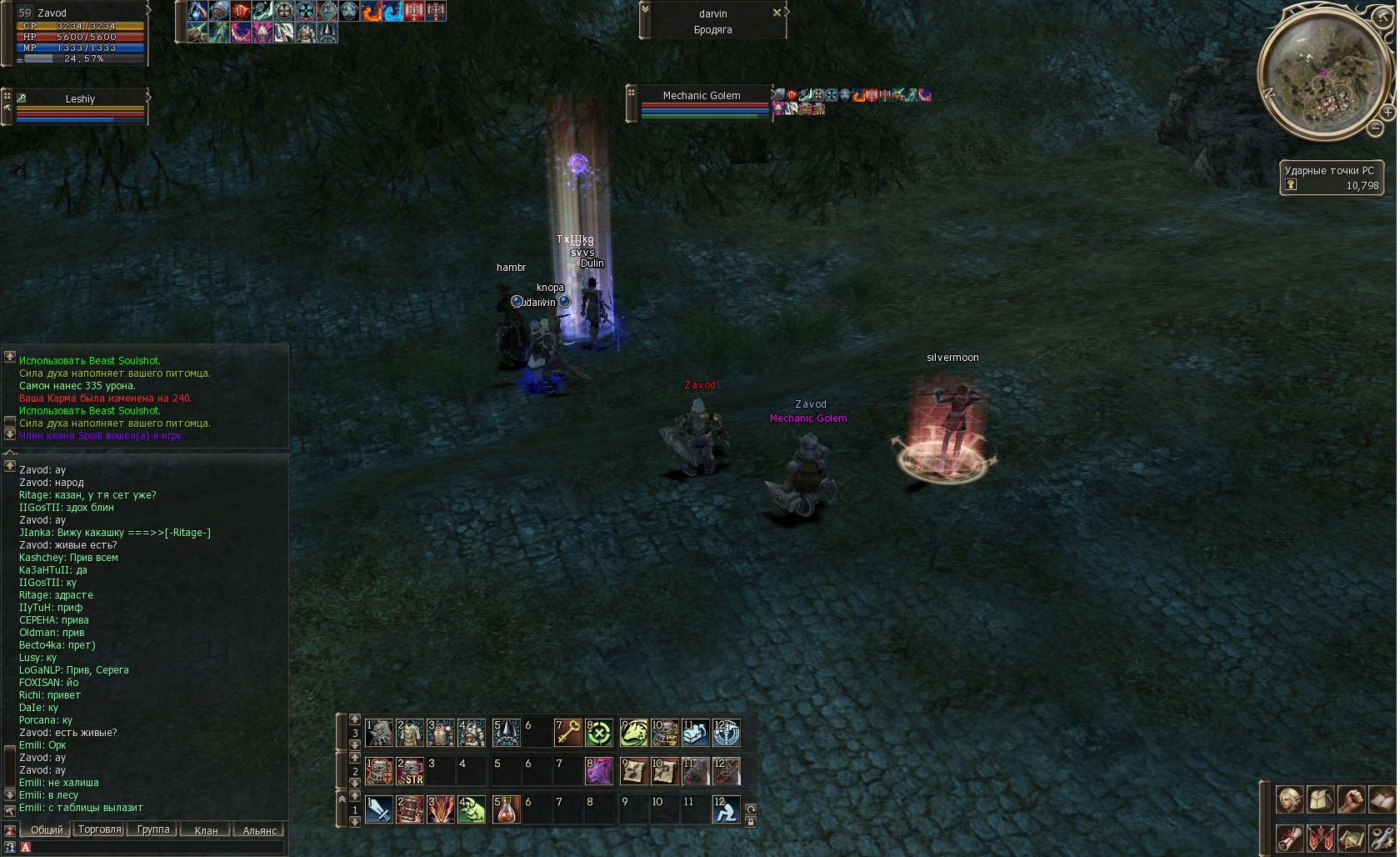Open the system menu wrench button

[x=1382, y=837]
